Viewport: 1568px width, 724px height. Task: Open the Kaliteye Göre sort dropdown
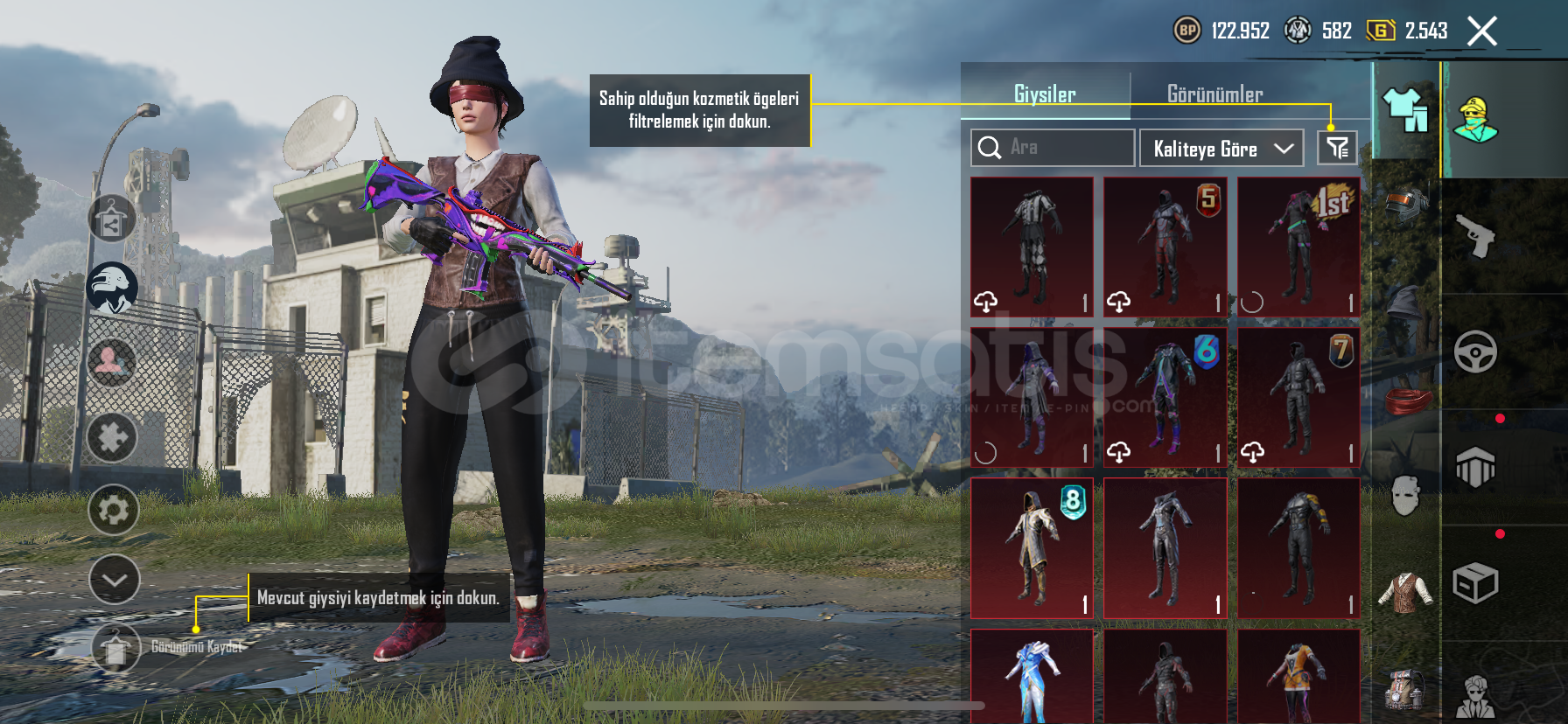click(x=1221, y=149)
